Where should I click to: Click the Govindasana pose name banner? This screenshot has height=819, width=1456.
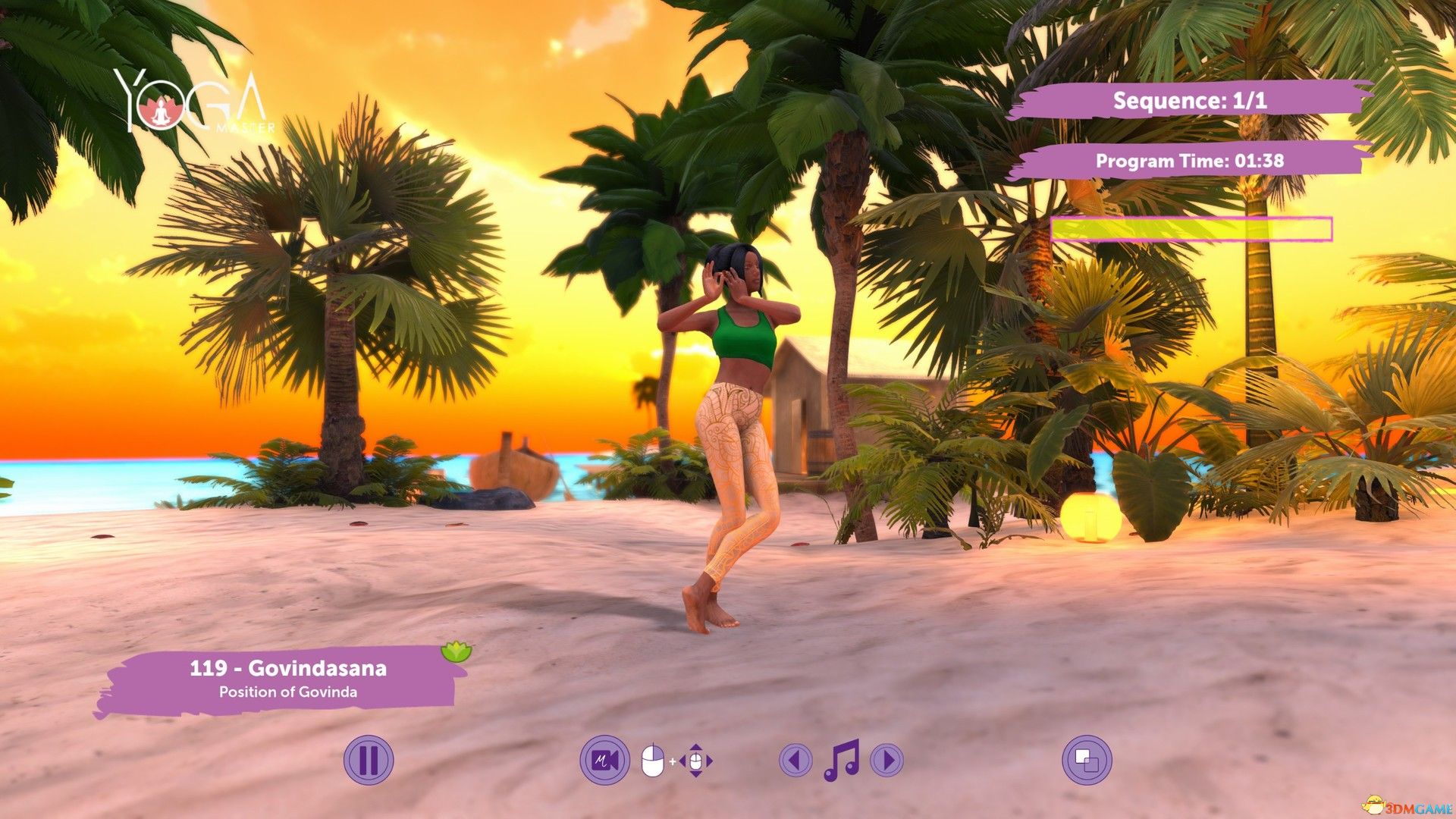point(287,678)
